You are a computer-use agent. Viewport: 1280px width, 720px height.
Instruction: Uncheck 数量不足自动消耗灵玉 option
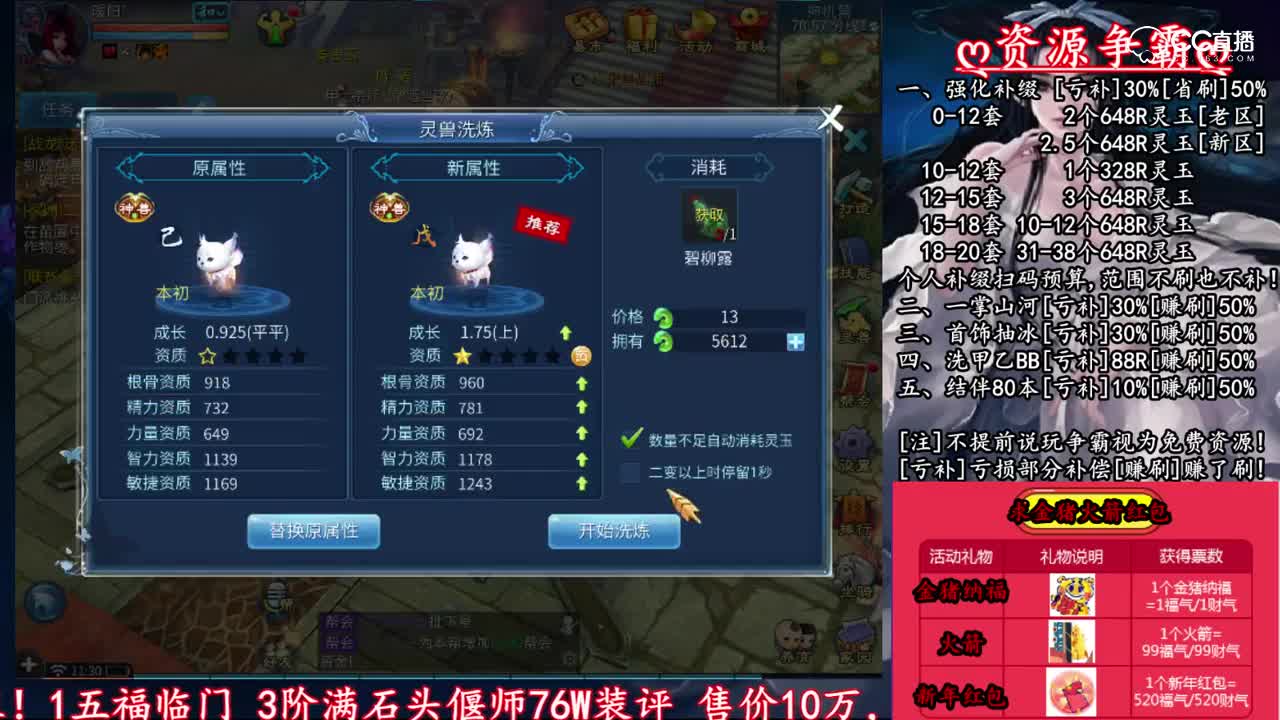630,436
